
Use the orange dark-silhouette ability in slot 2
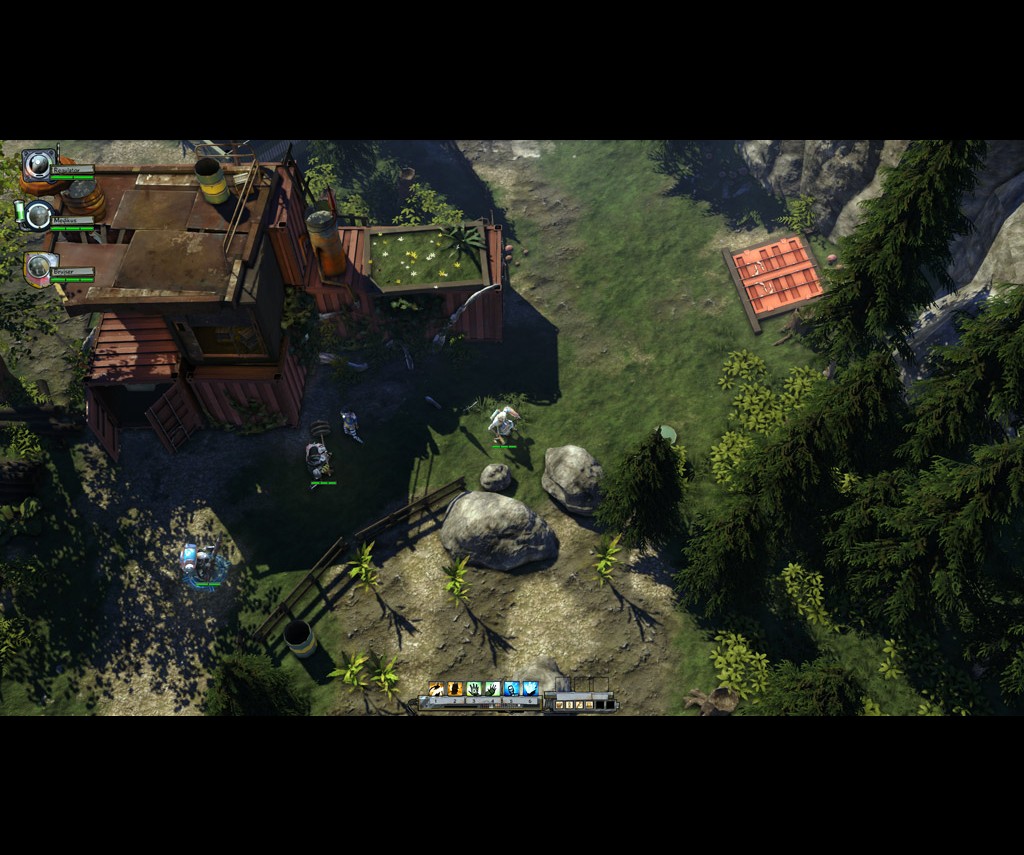click(455, 688)
